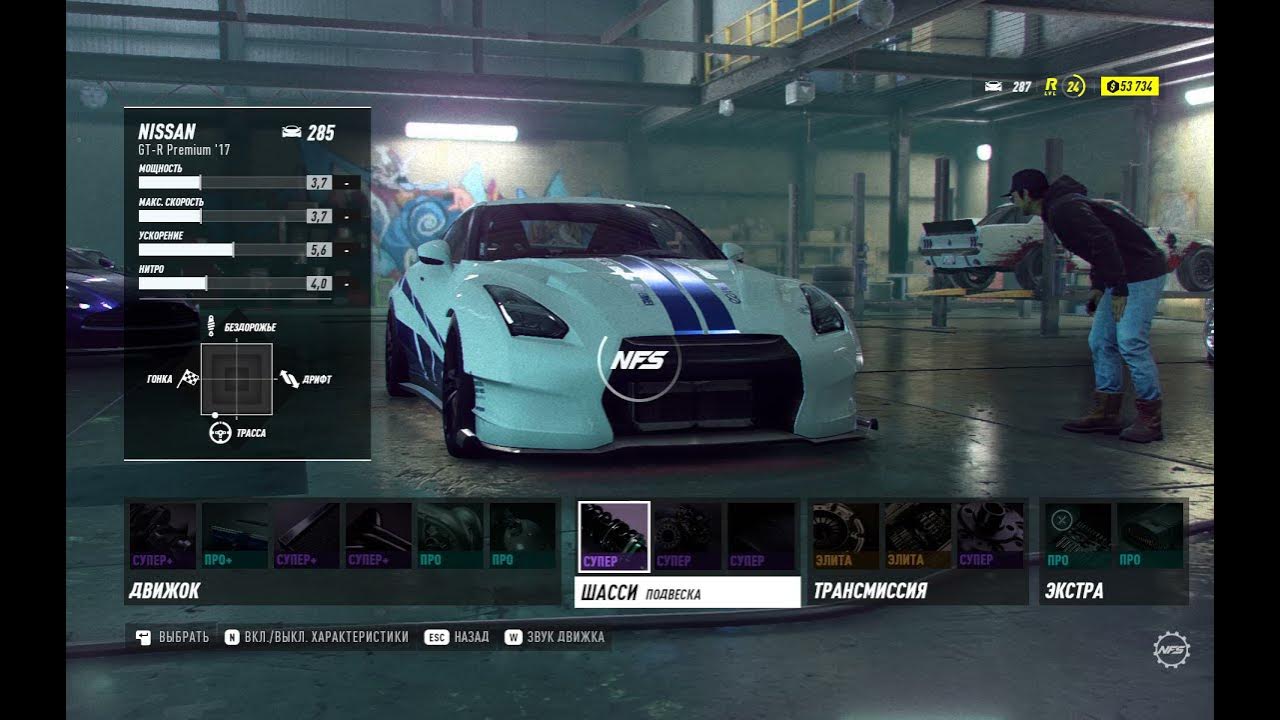Switch to the Трансмиссия category

click(870, 591)
